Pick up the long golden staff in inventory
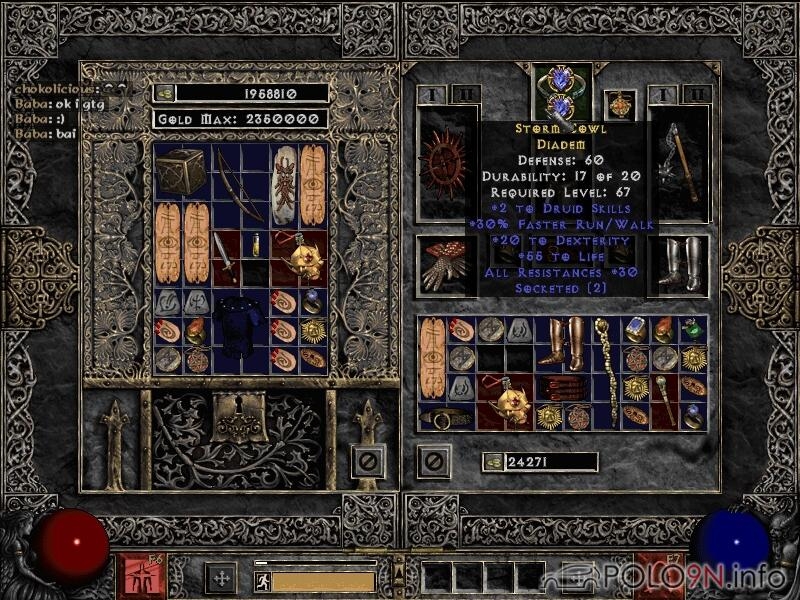 (x=604, y=372)
